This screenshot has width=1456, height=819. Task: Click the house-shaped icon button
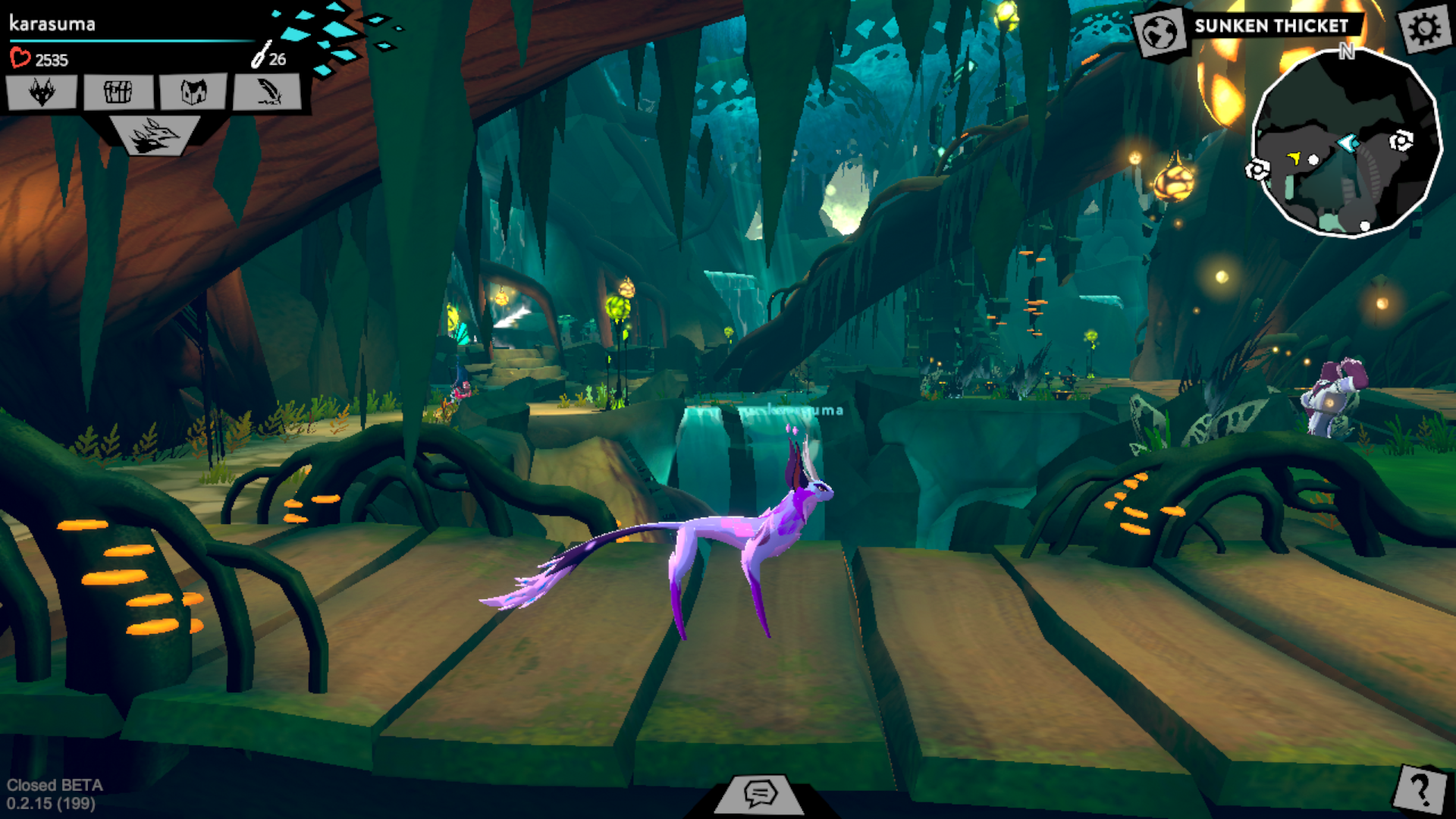[x=193, y=93]
